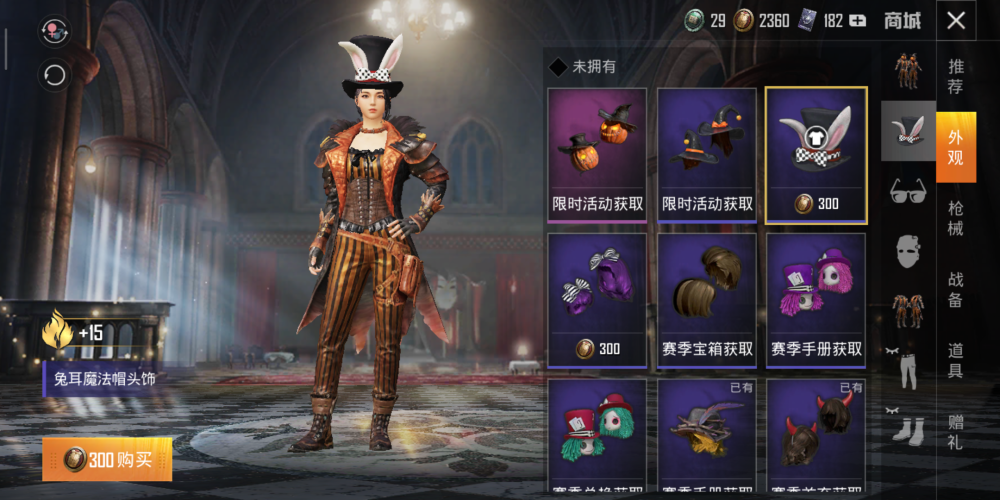
Task: Open the 枪械 firearms tab
Action: click(956, 219)
